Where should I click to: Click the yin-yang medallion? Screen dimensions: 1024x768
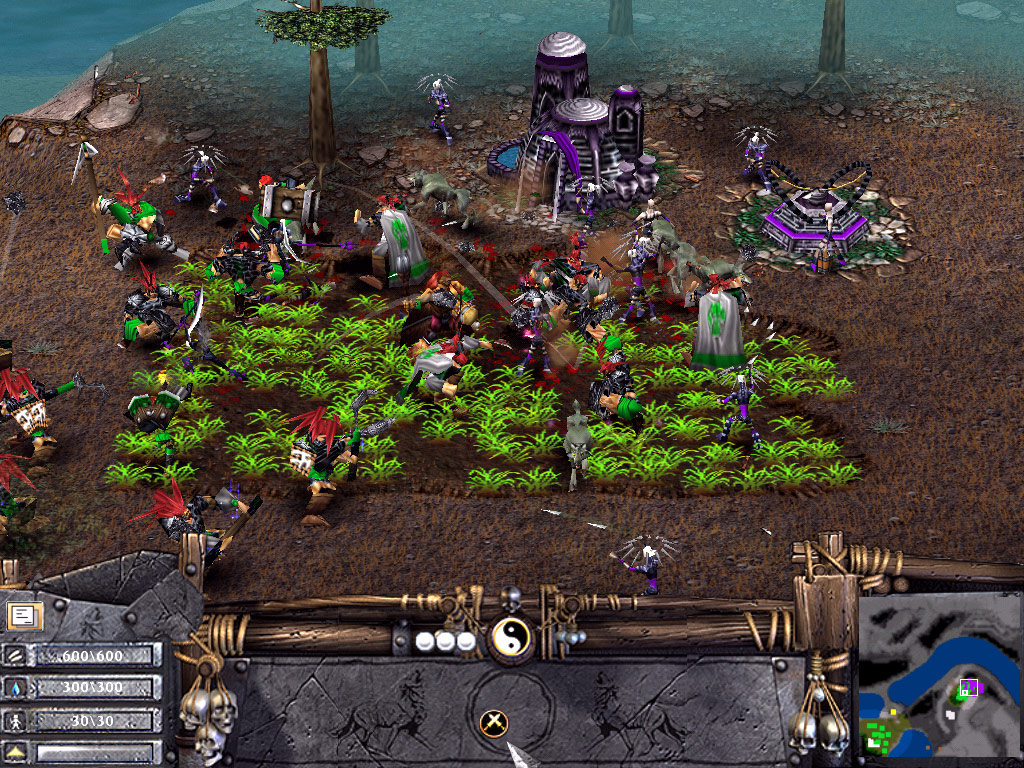click(x=510, y=635)
